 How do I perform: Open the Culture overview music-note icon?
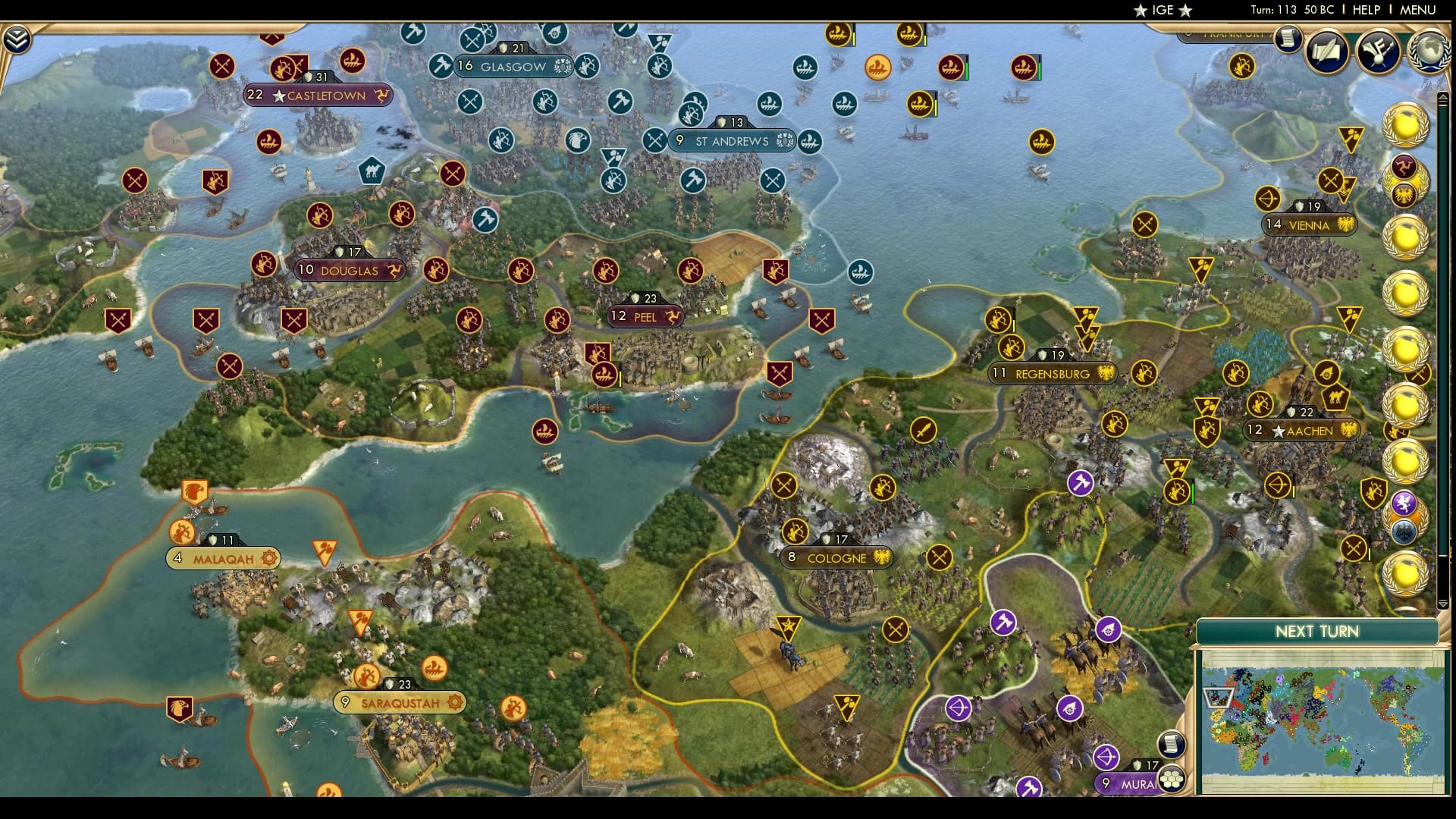(1379, 49)
